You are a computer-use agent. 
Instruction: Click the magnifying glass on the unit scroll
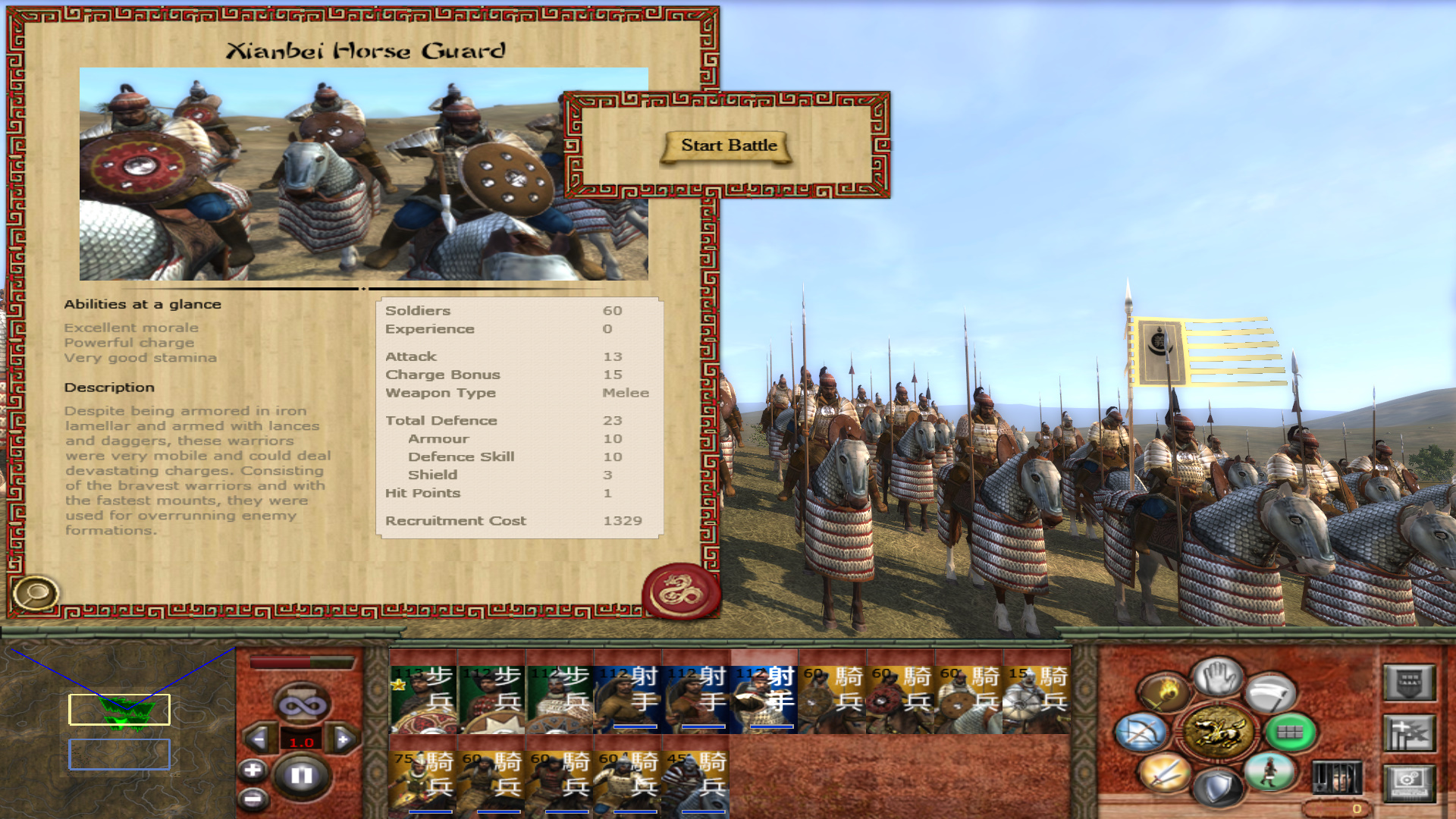coord(34,593)
